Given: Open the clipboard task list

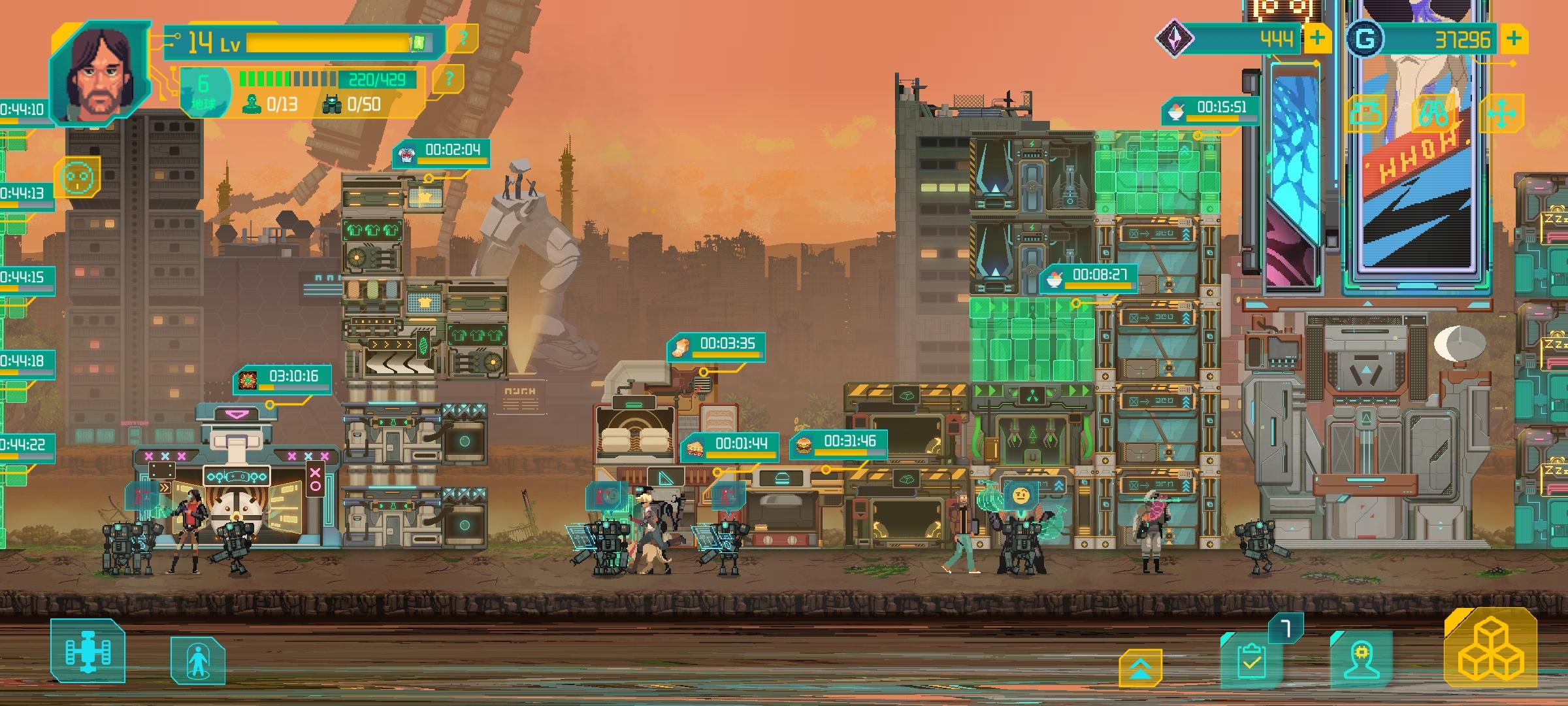Looking at the screenshot, I should coord(1250,660).
